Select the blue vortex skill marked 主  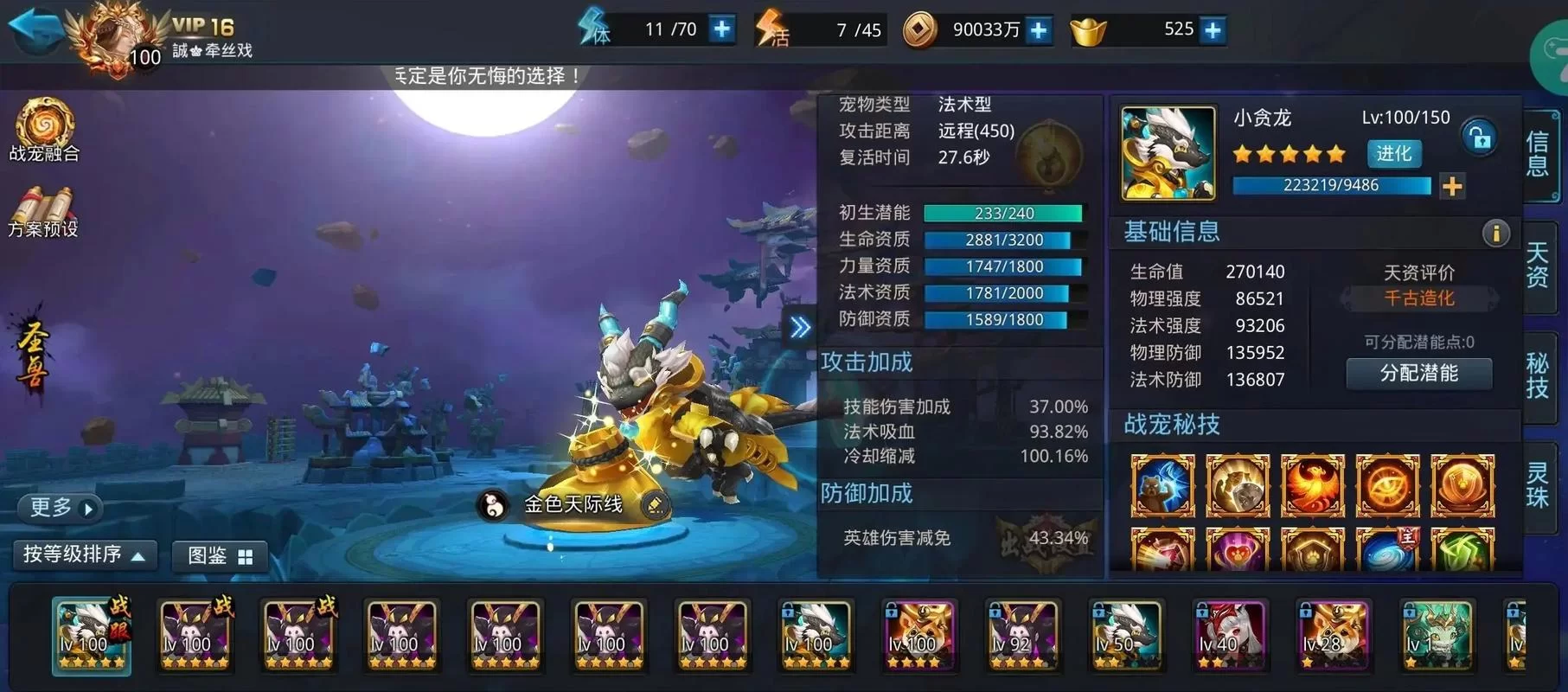point(1387,554)
